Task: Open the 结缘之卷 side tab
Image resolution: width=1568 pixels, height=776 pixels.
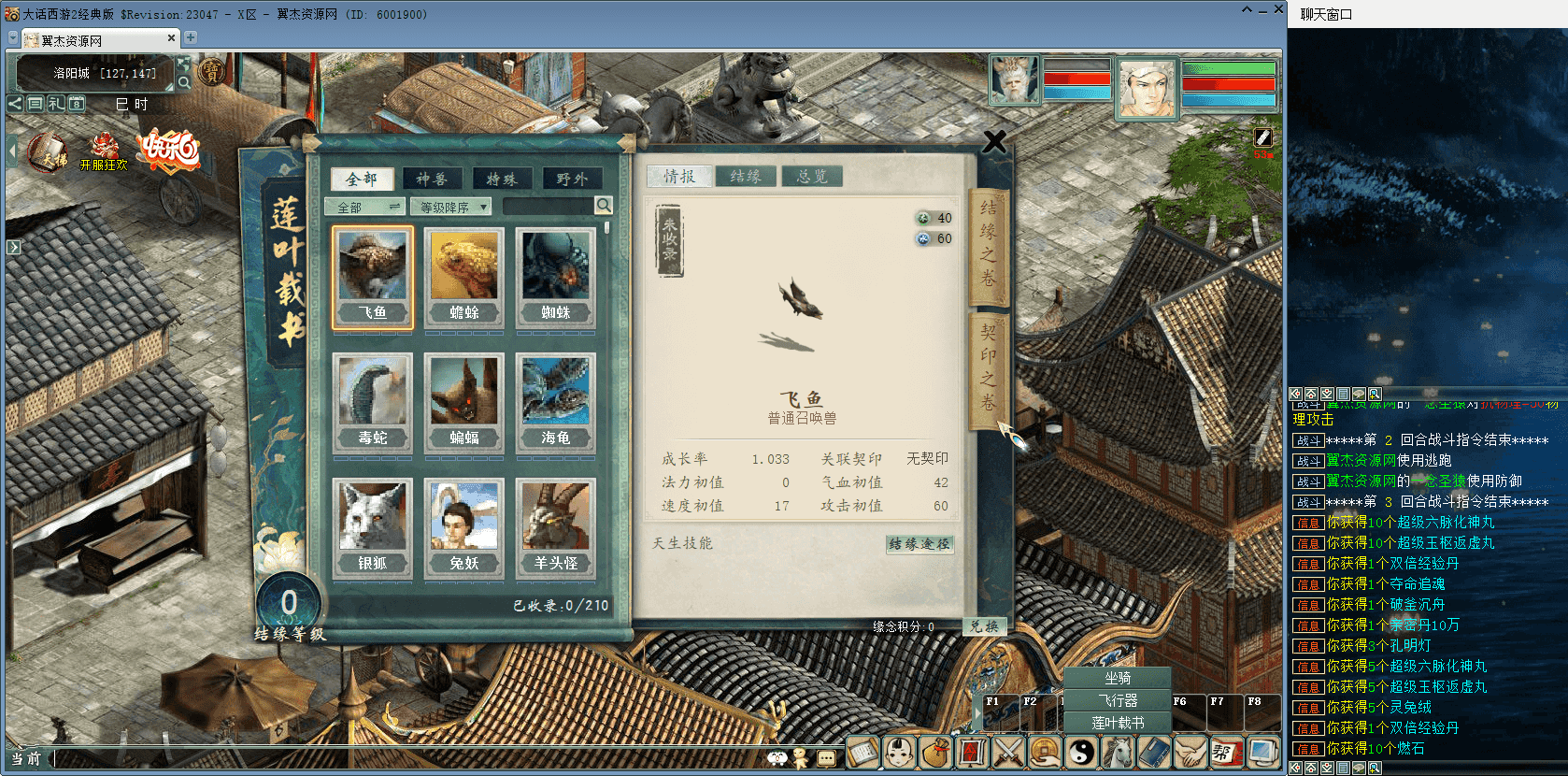Action: coord(988,243)
